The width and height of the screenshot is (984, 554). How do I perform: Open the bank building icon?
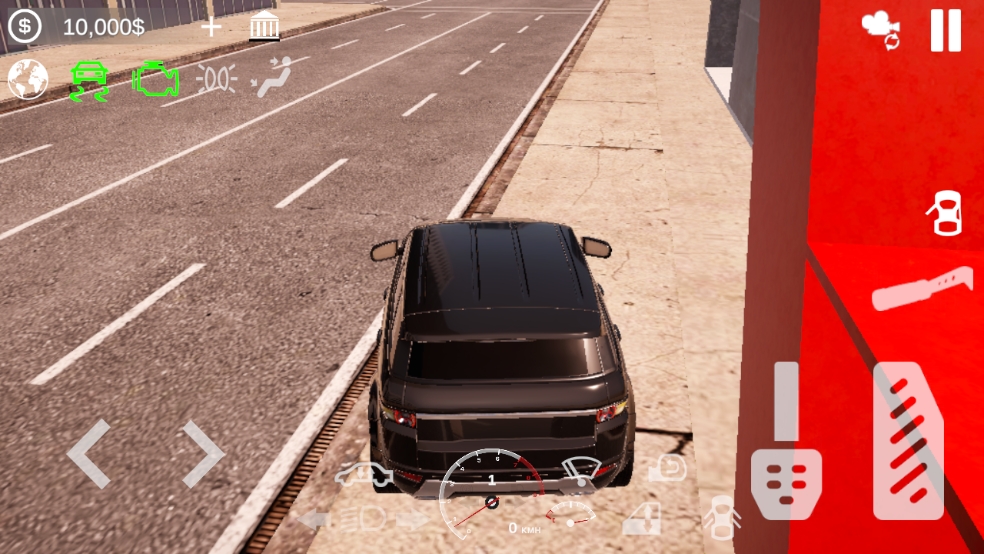[265, 26]
